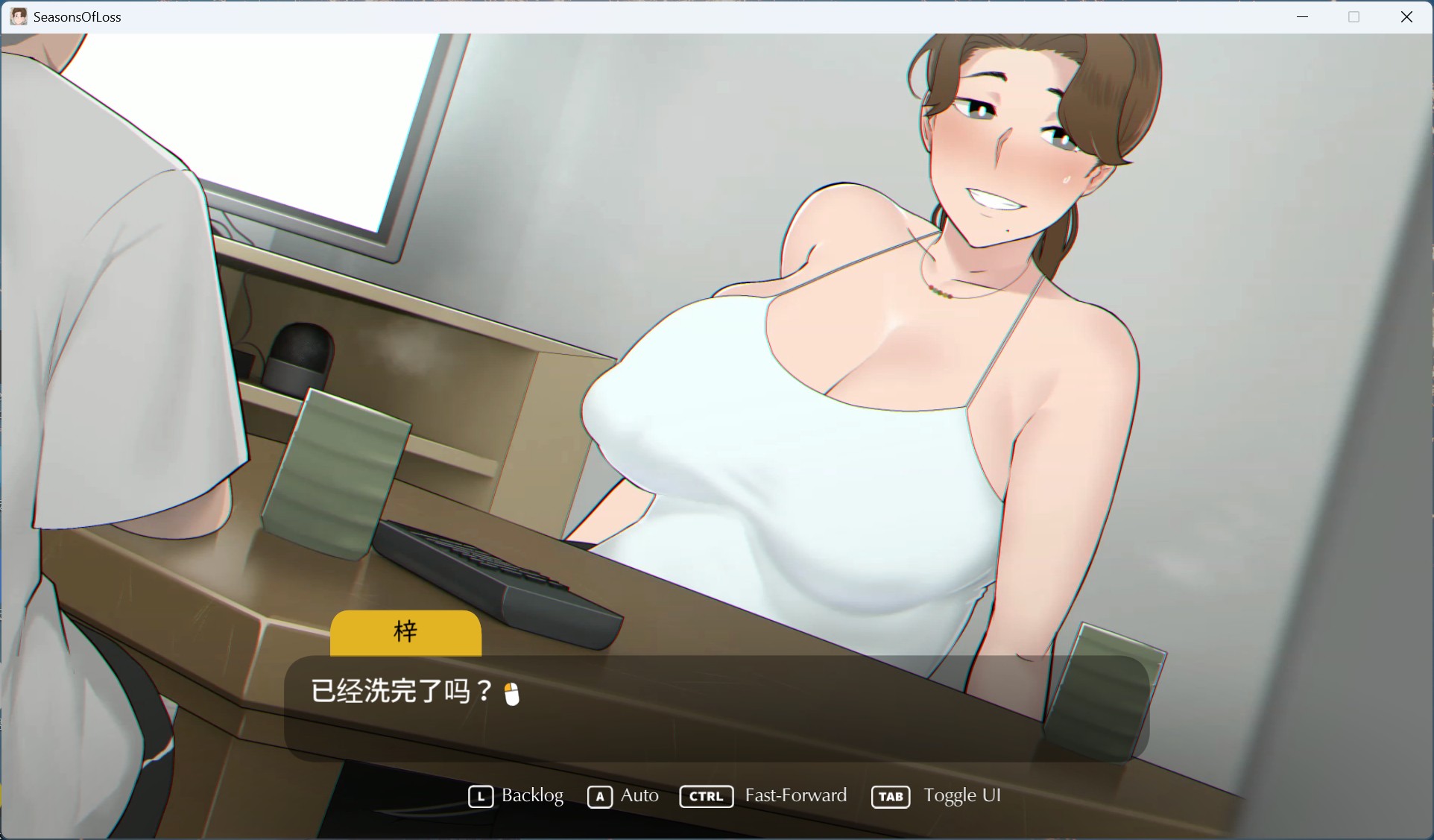Click the title bar text SeasonsOfLoss
The height and width of the screenshot is (840, 1434).
[78, 16]
